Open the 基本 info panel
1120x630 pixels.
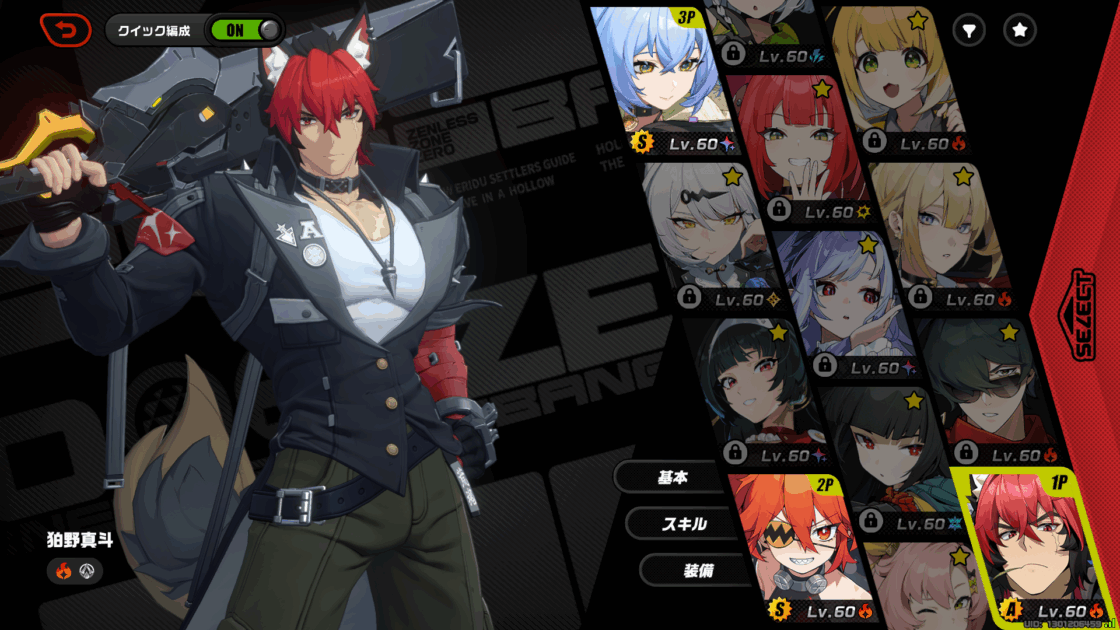click(x=672, y=478)
